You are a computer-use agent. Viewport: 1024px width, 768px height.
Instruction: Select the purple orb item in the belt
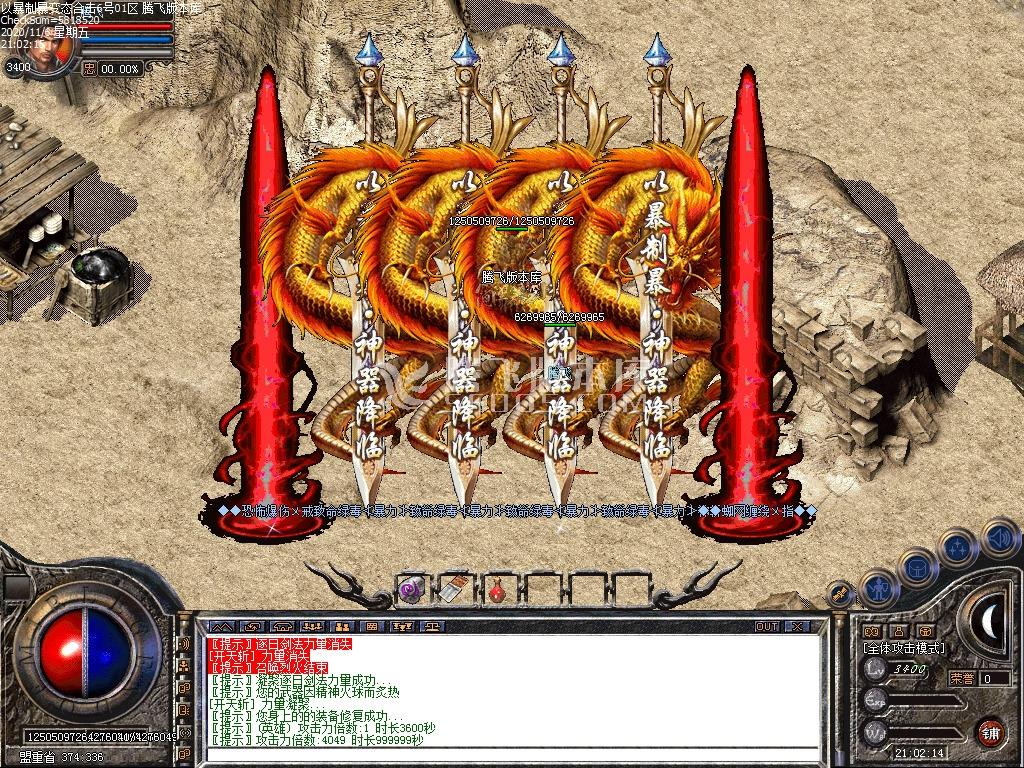411,589
